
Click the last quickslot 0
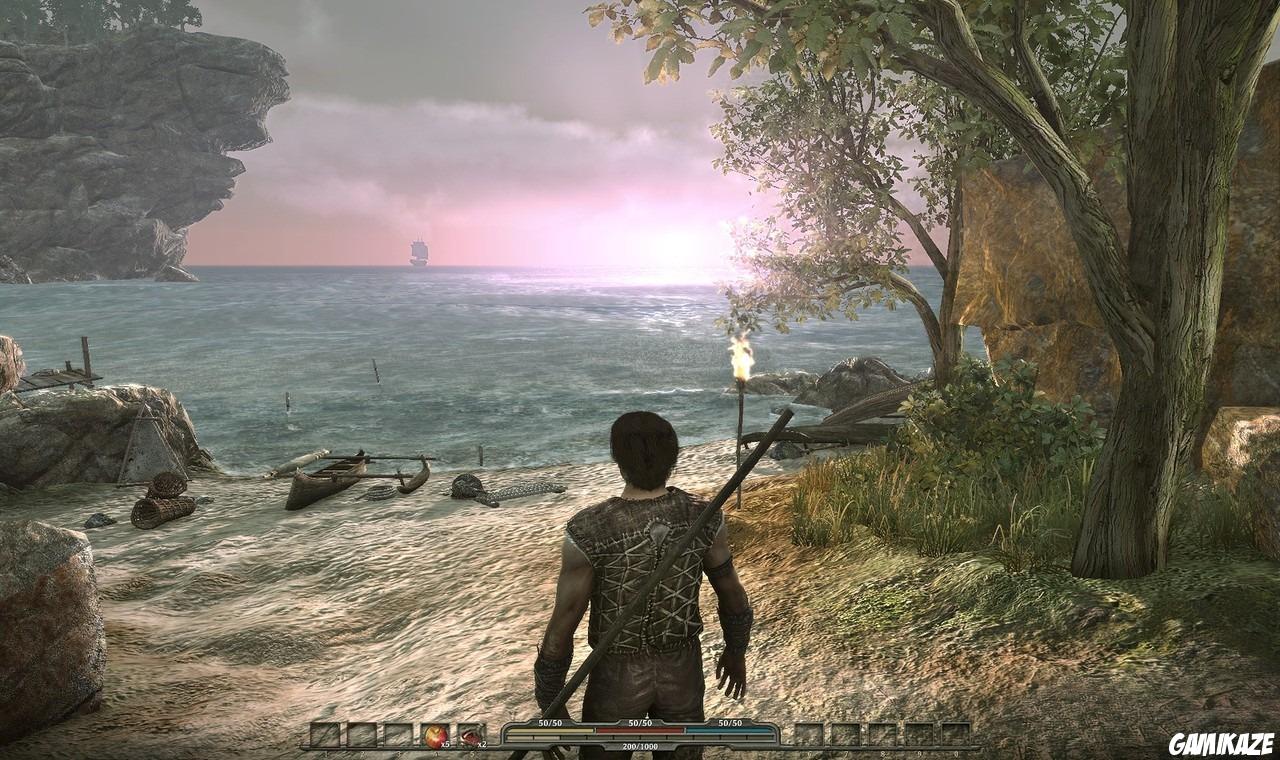pyautogui.click(x=955, y=733)
